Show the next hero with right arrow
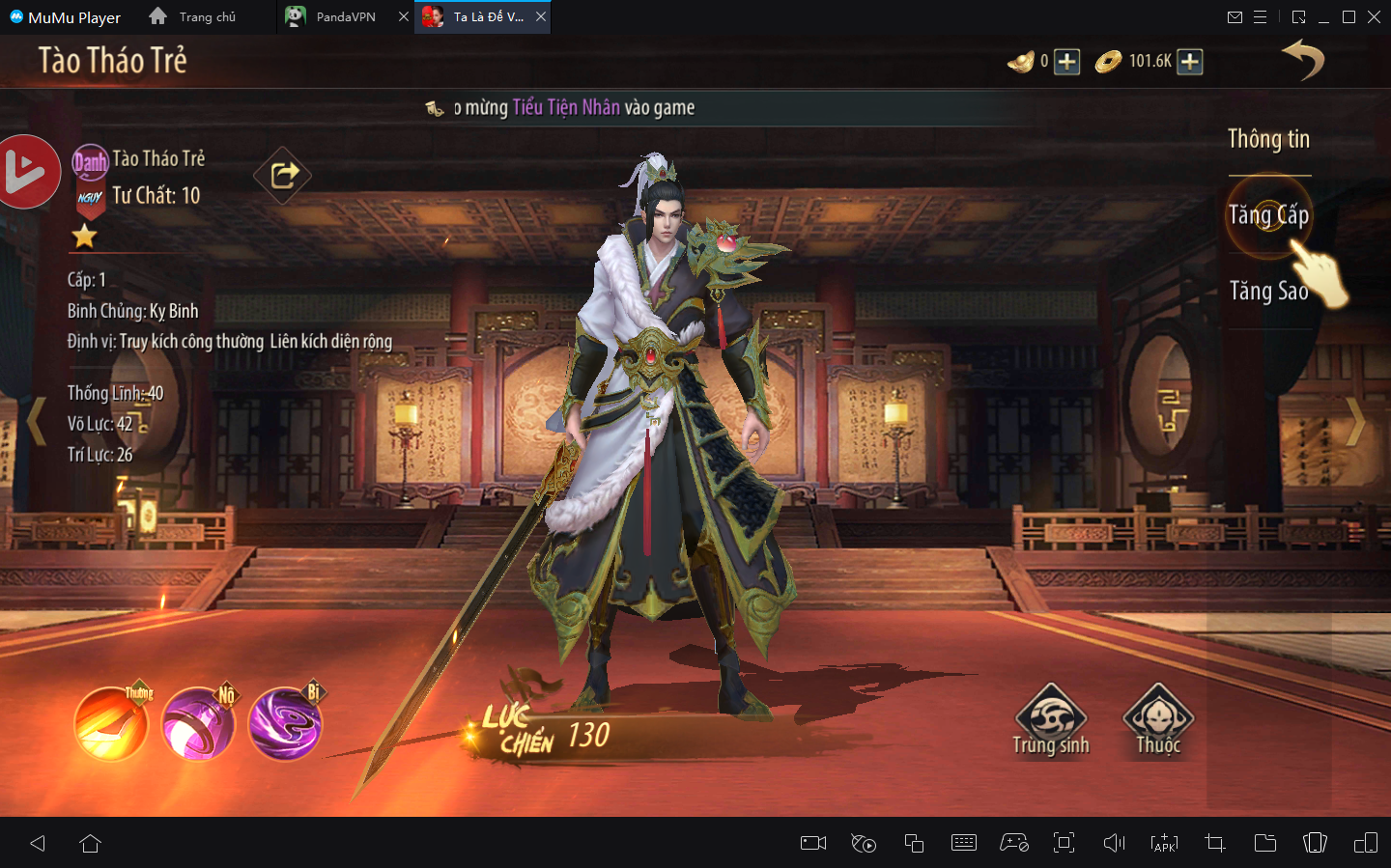 click(x=1354, y=421)
